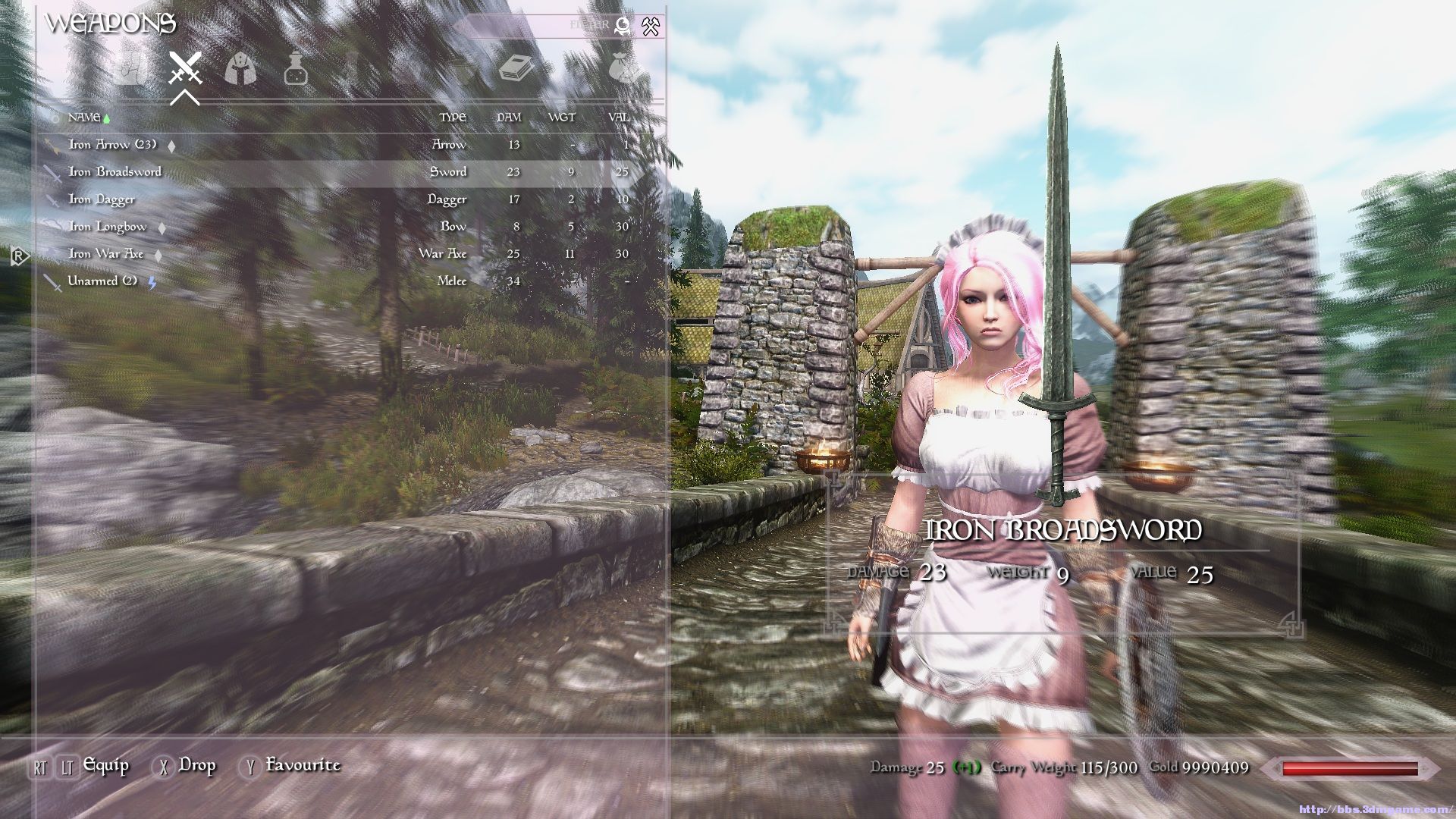
Task: Select the Iron War Axe entry
Action: pyautogui.click(x=105, y=254)
